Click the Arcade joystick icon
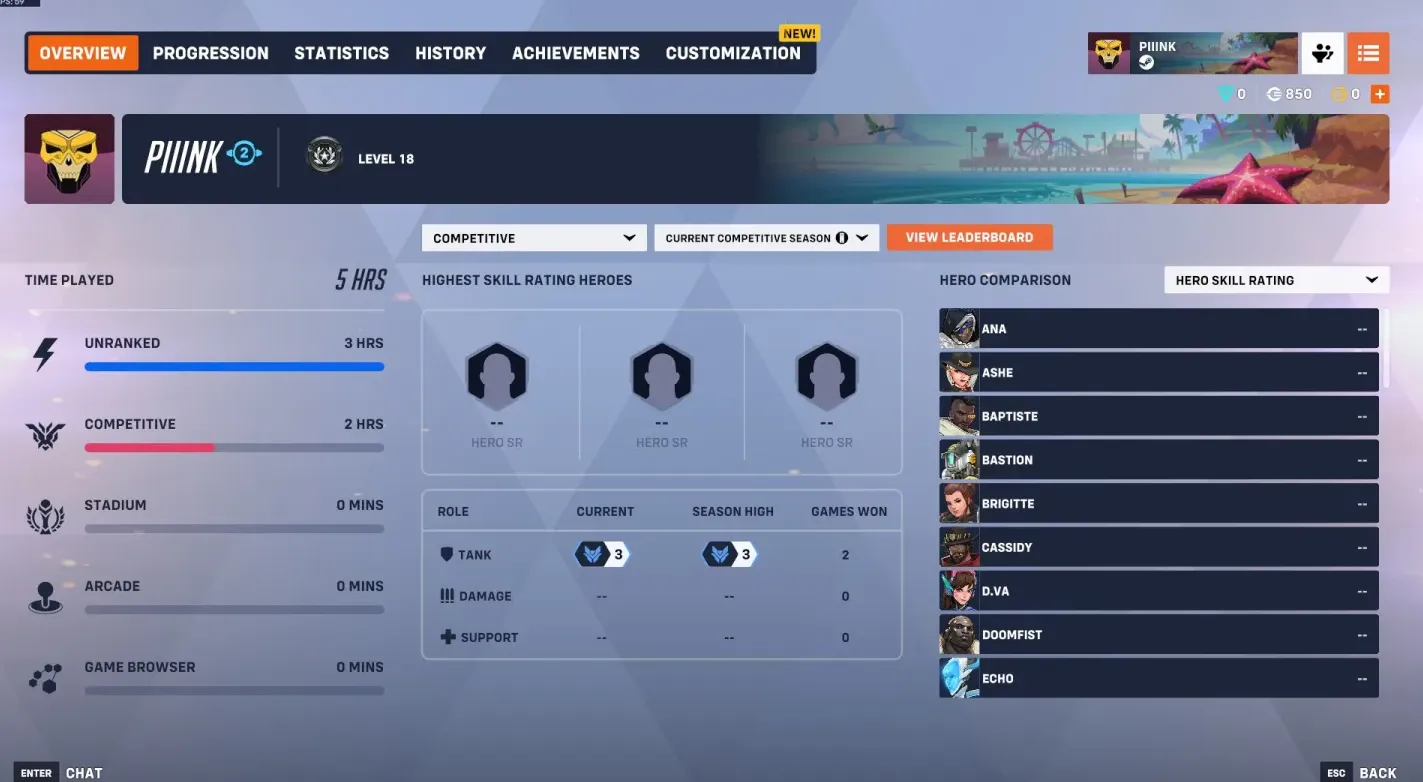The width and height of the screenshot is (1423, 782). 45,597
